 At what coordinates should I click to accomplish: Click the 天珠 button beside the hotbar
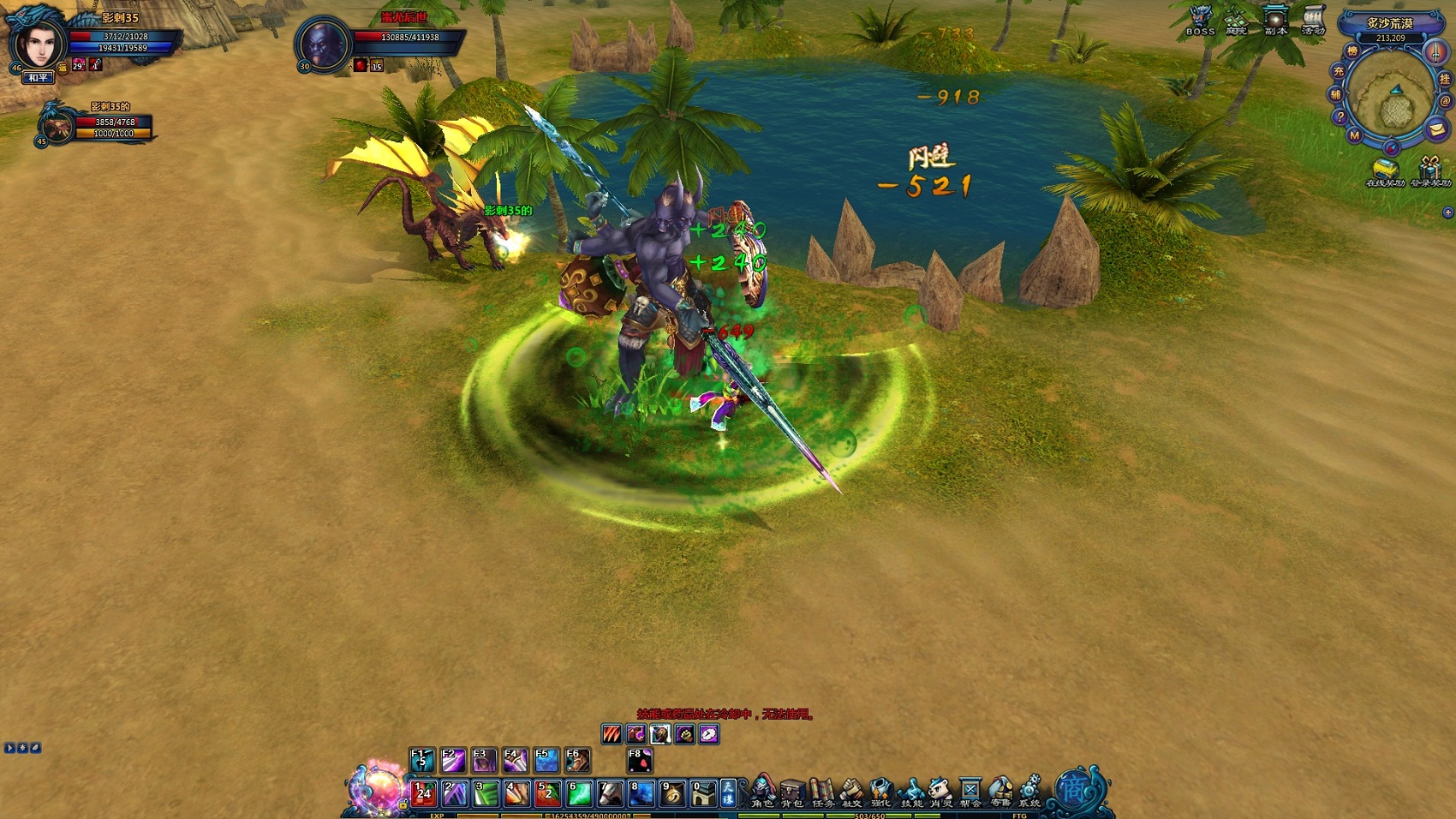pyautogui.click(x=727, y=793)
